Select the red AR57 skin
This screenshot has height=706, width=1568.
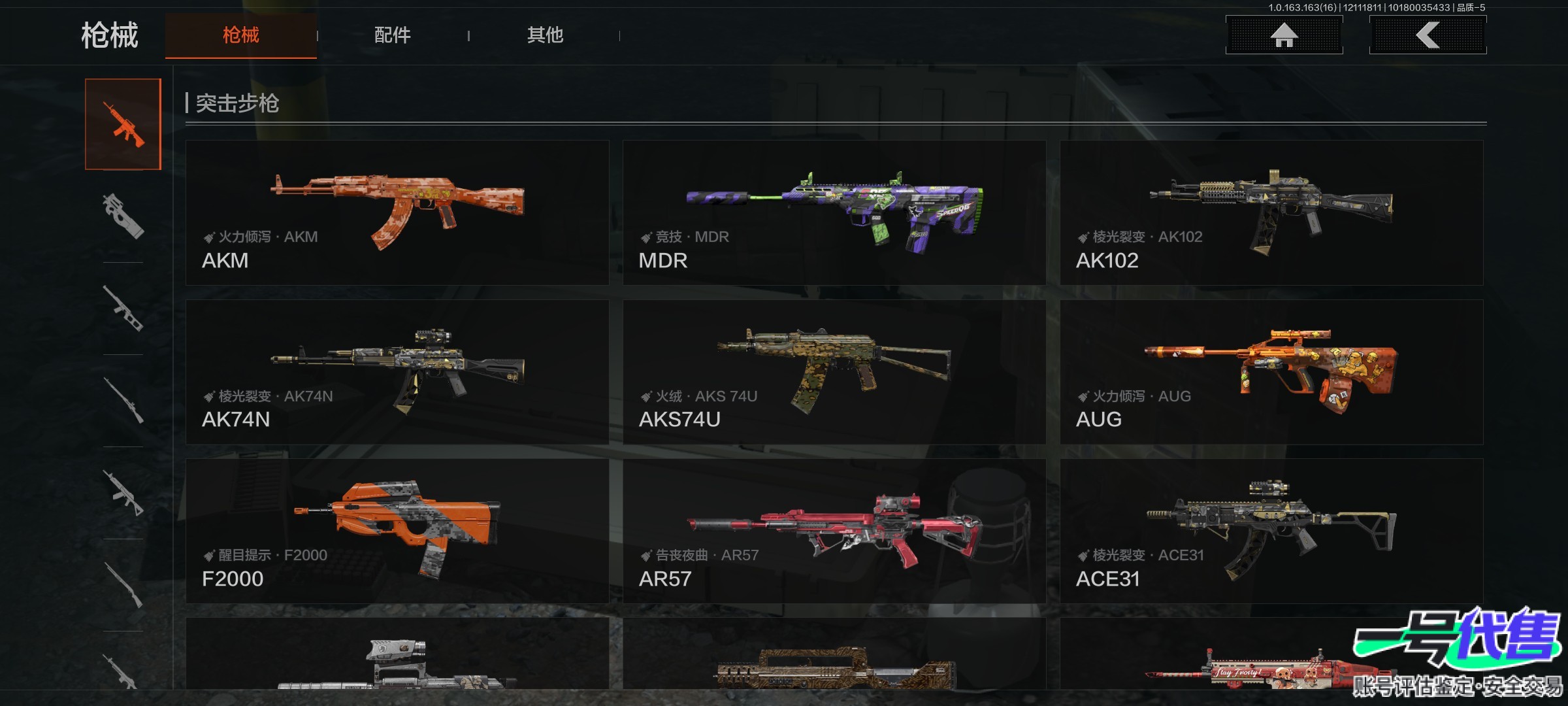834,531
